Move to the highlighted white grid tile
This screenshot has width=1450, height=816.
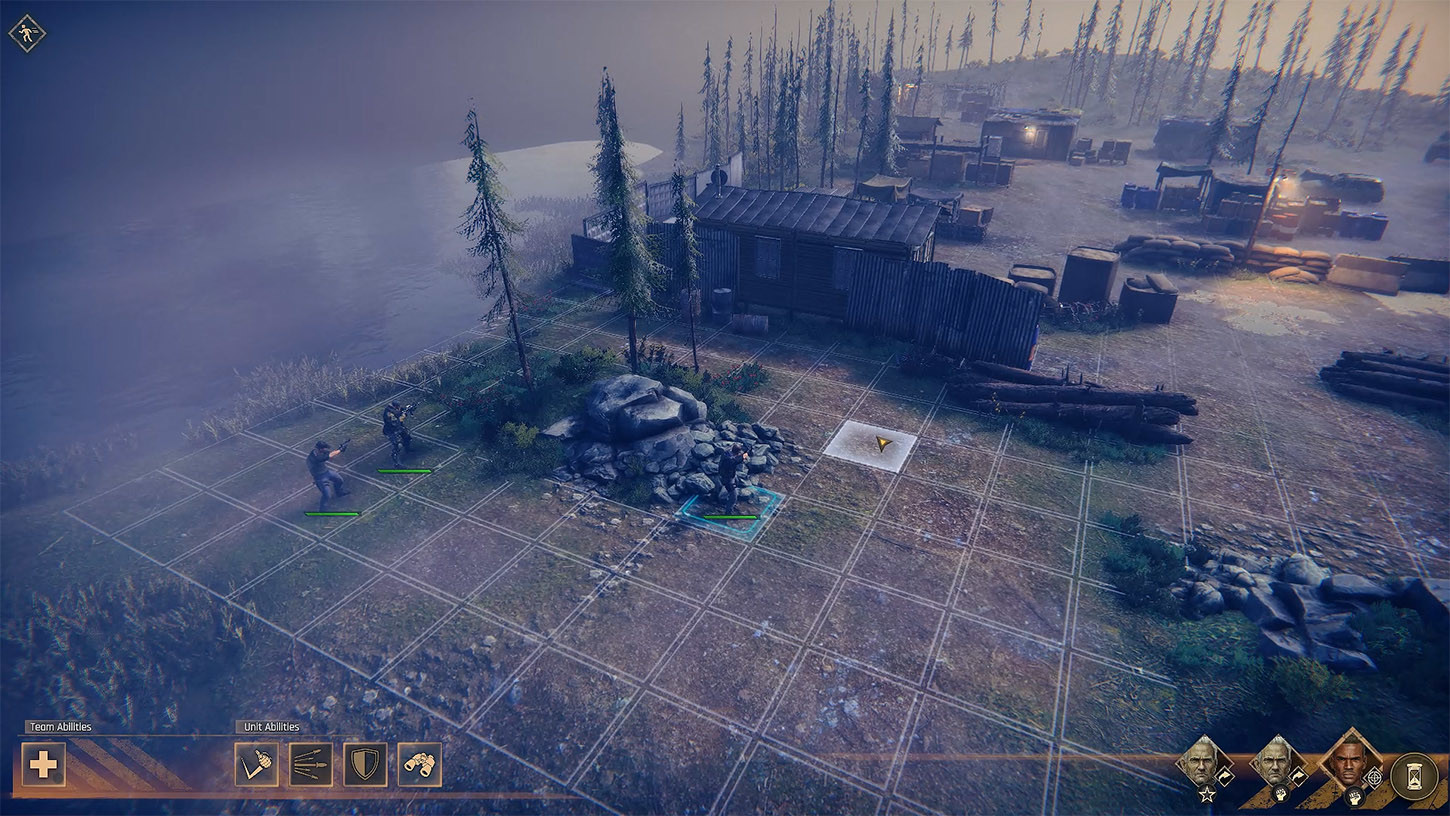point(870,445)
